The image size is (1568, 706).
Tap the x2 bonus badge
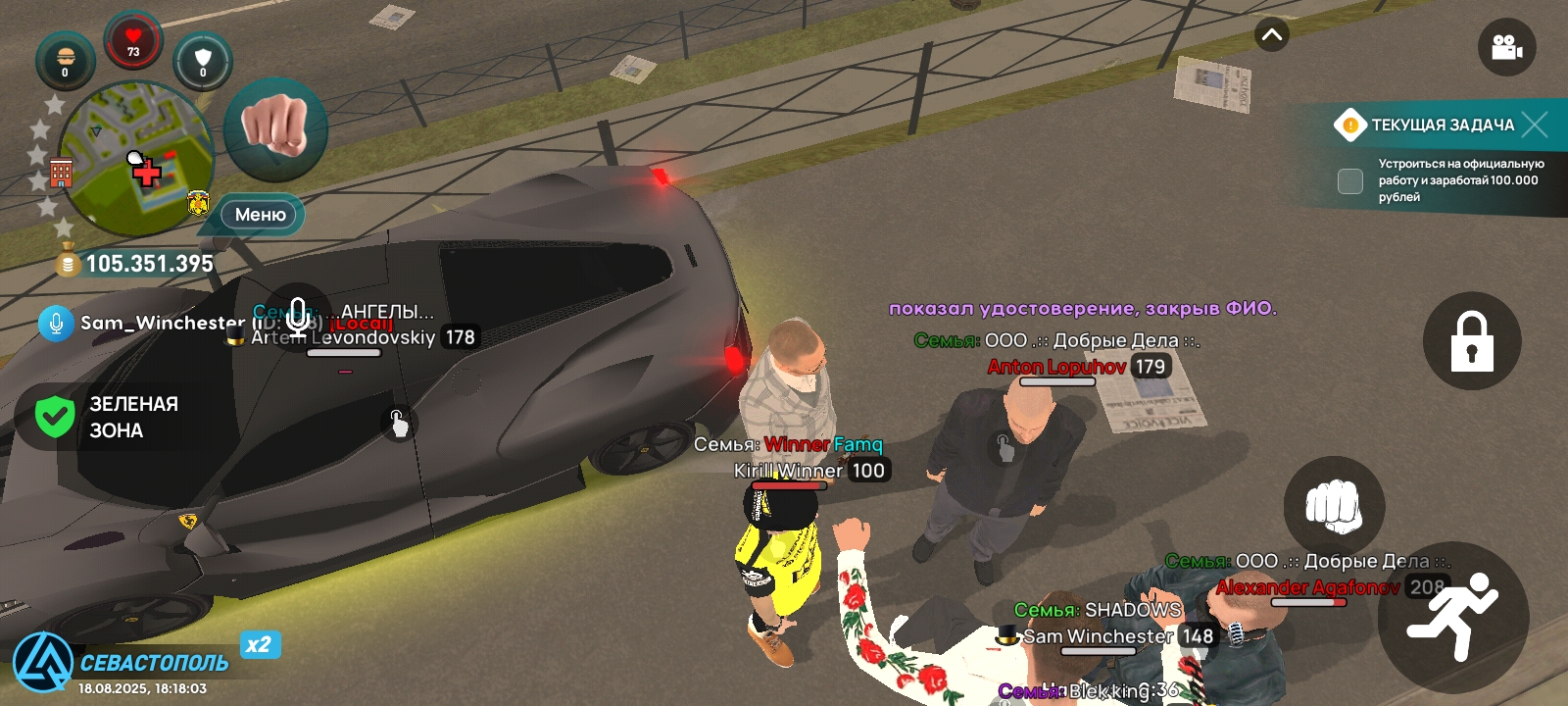coord(260,644)
